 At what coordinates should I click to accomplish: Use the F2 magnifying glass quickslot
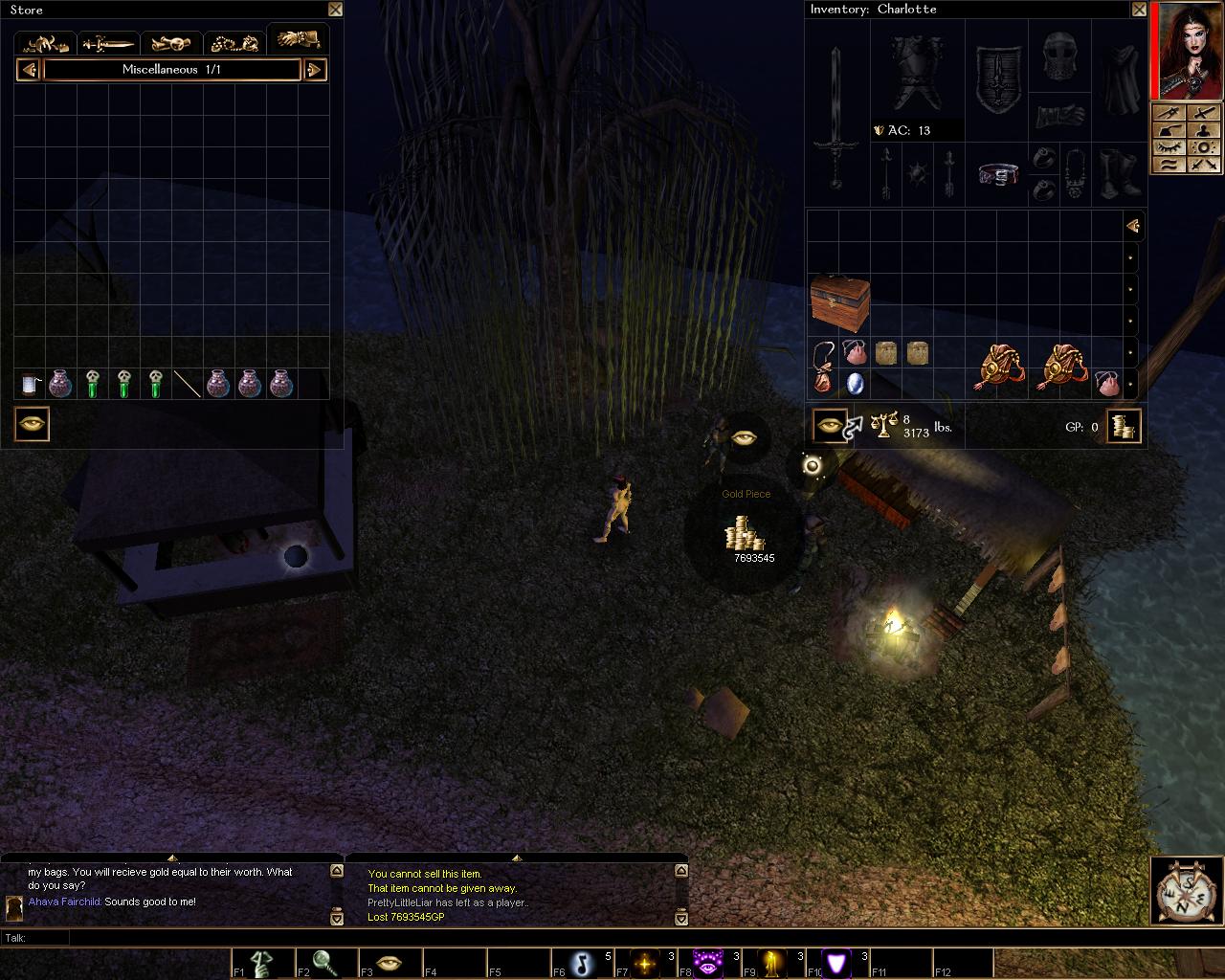coord(324,963)
